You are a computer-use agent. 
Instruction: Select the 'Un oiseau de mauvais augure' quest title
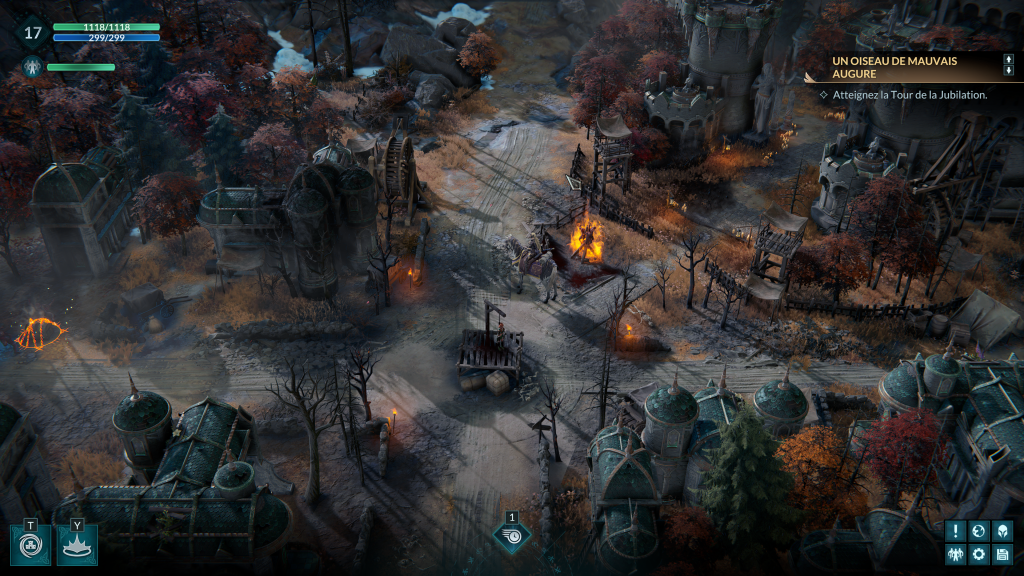tap(880, 68)
